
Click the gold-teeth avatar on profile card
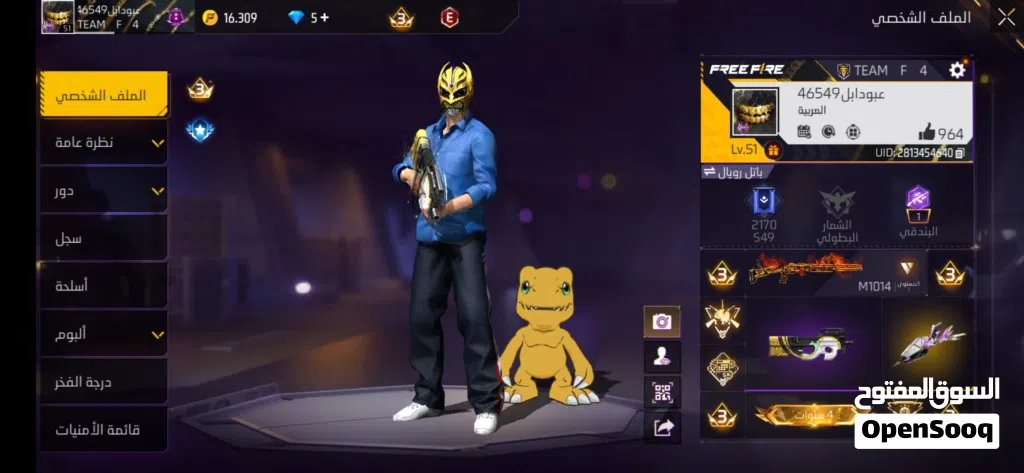pyautogui.click(x=755, y=111)
